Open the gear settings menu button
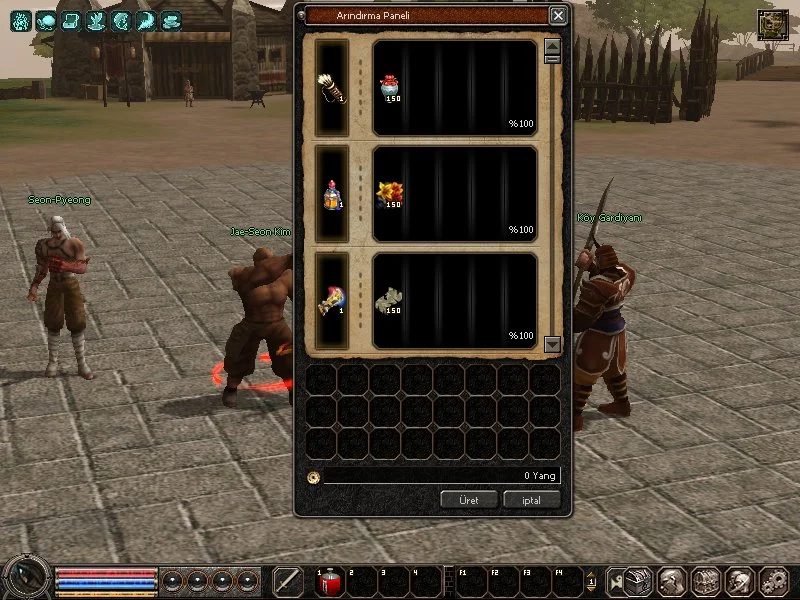800x600 pixels. point(773,581)
